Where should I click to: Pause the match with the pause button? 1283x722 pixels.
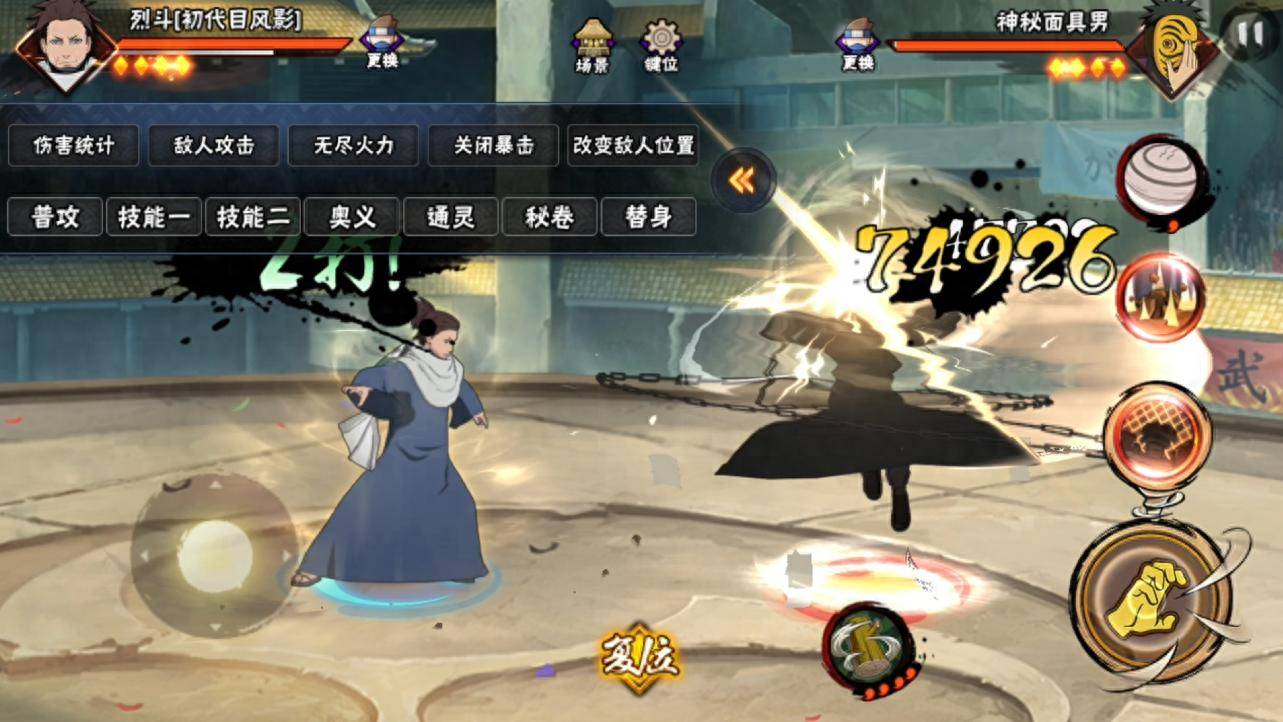tap(1249, 32)
